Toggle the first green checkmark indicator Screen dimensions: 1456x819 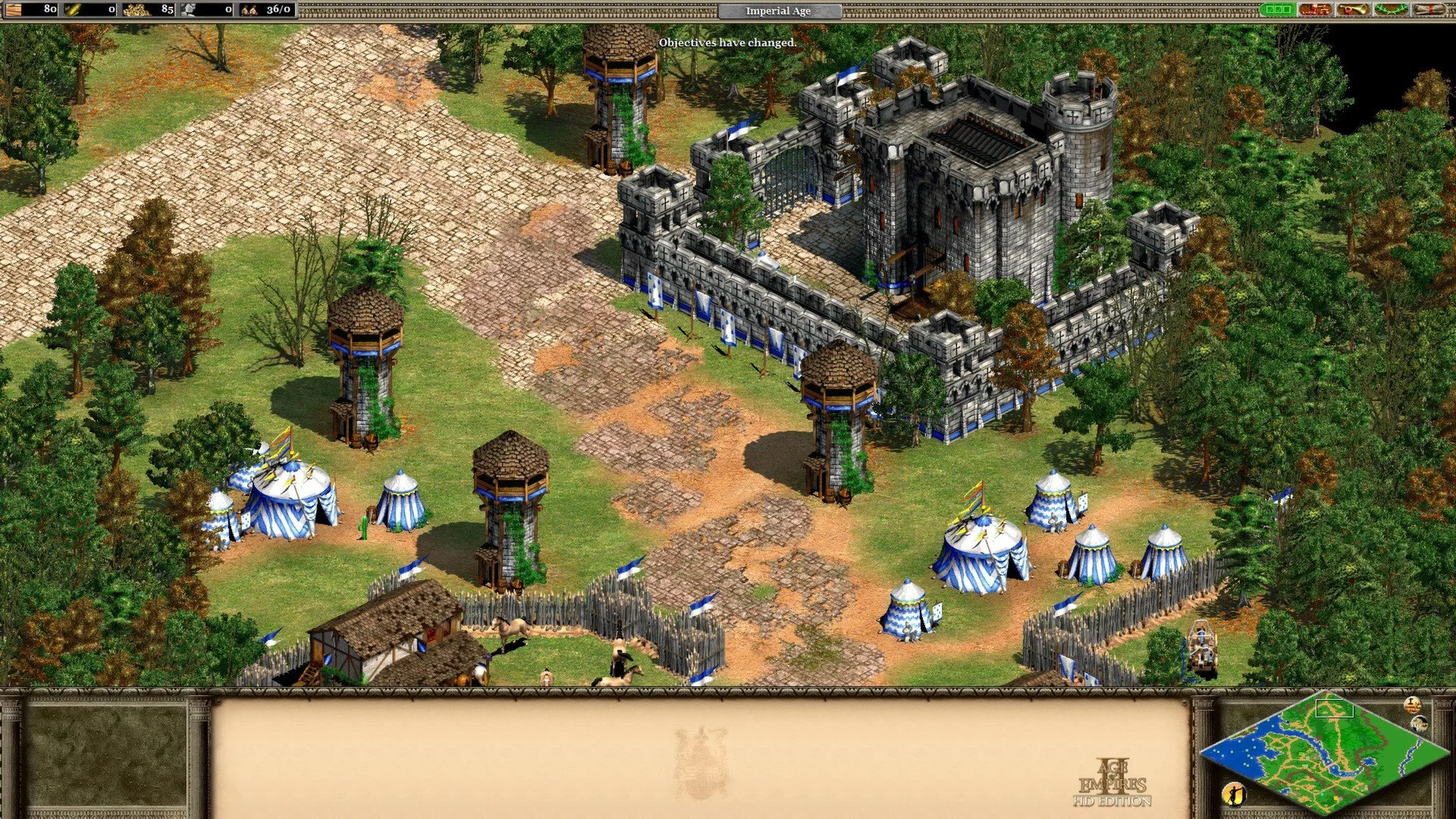coord(1269,10)
